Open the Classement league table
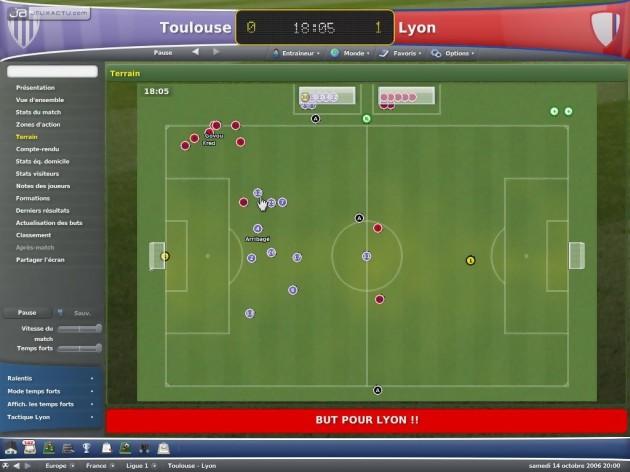 33,235
